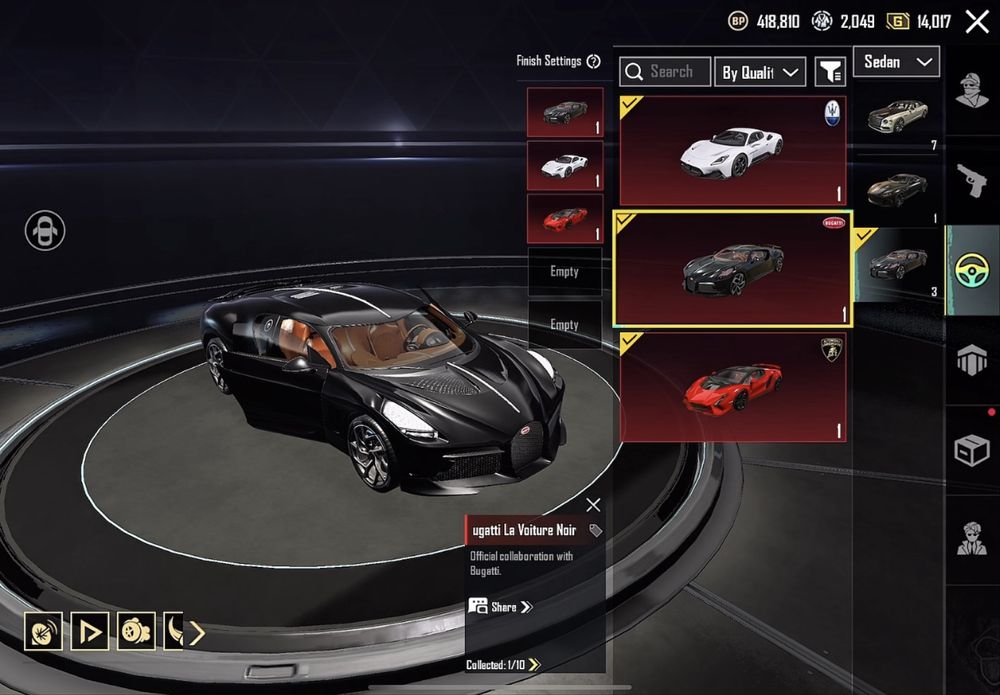The width and height of the screenshot is (1000, 695).
Task: Open the By Quality sort dropdown
Action: [x=760, y=72]
